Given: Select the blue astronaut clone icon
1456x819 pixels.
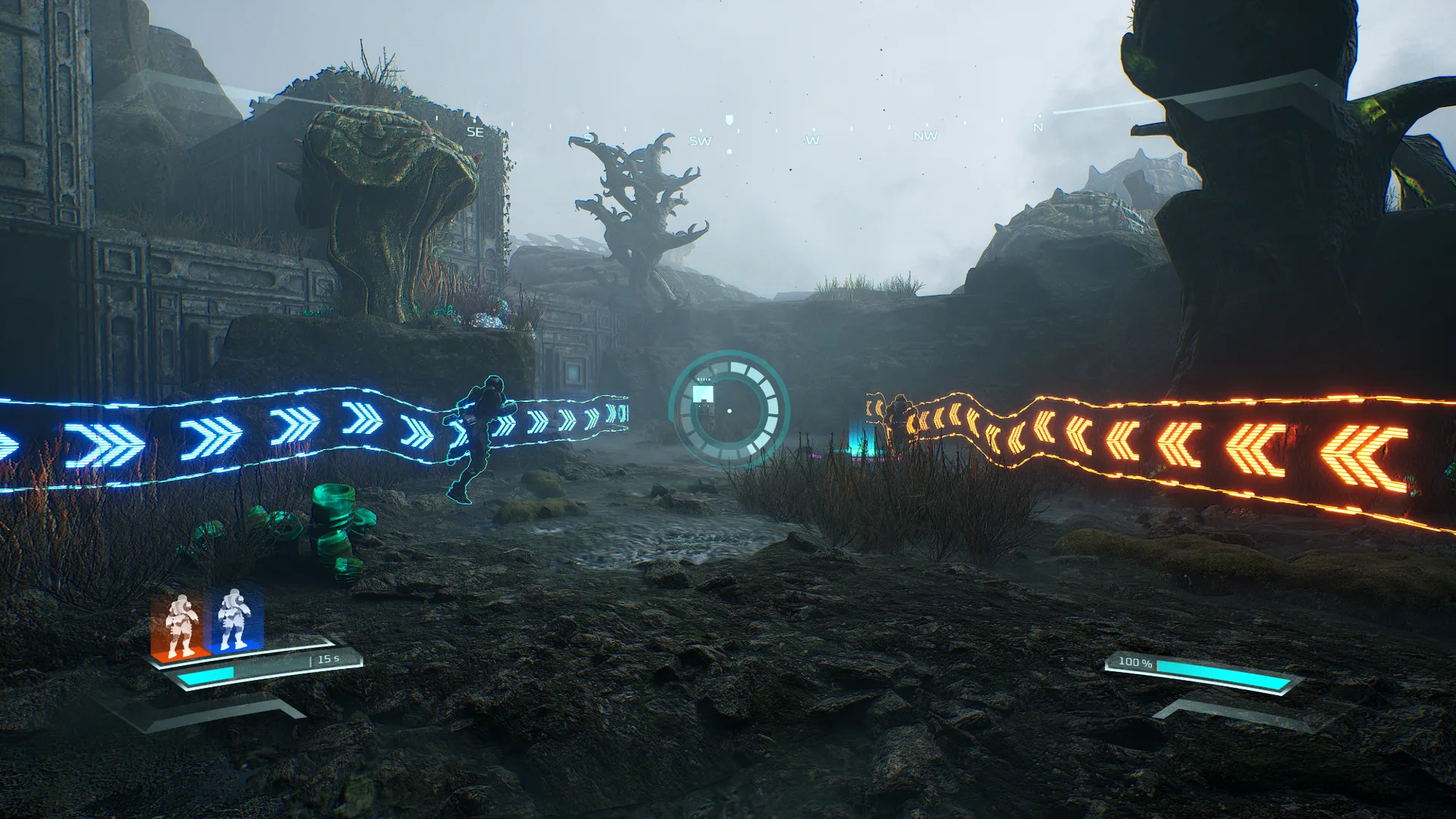Looking at the screenshot, I should pyautogui.click(x=234, y=620).
